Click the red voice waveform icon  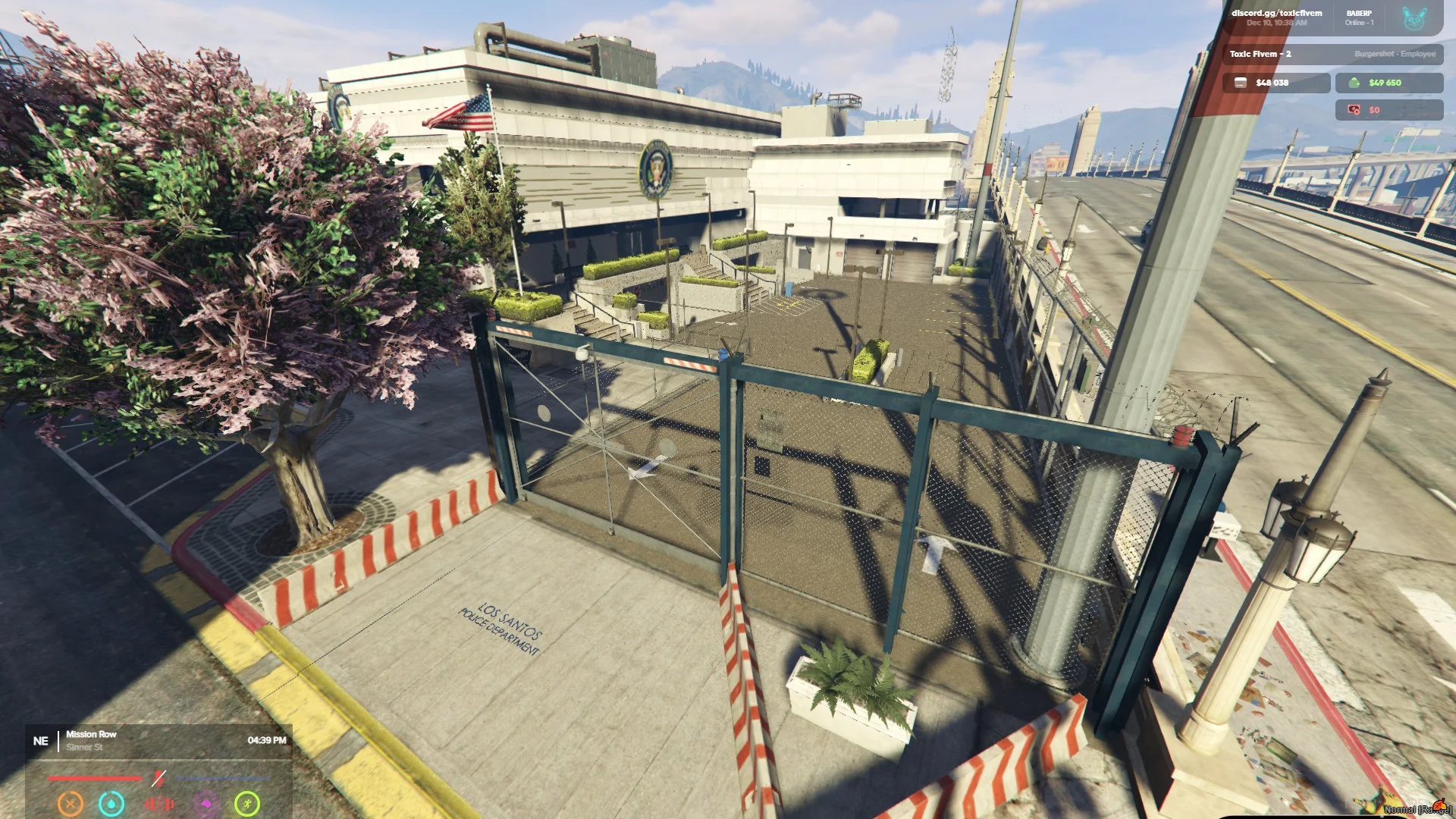click(x=159, y=803)
